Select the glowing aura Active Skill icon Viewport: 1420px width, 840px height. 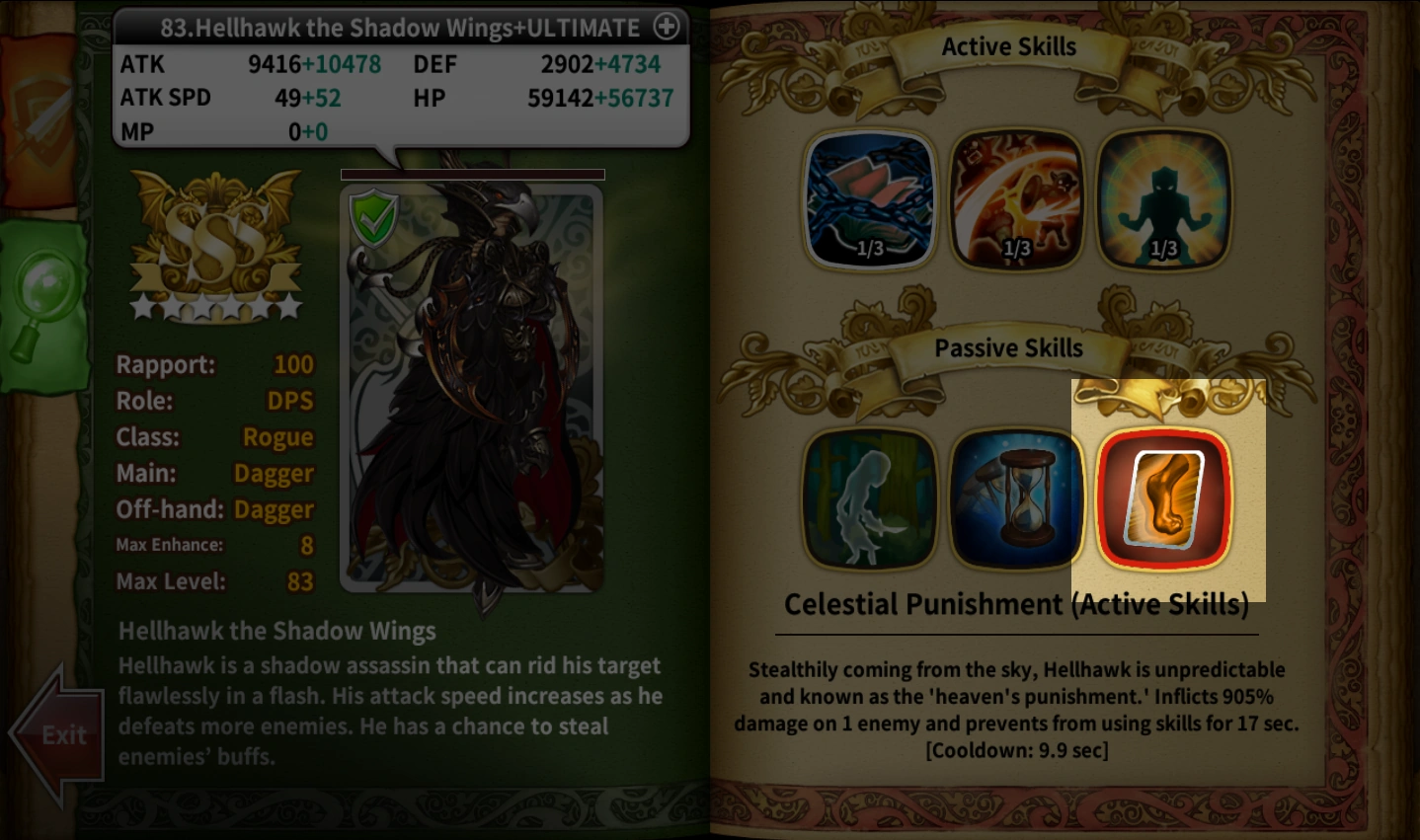[x=1163, y=200]
